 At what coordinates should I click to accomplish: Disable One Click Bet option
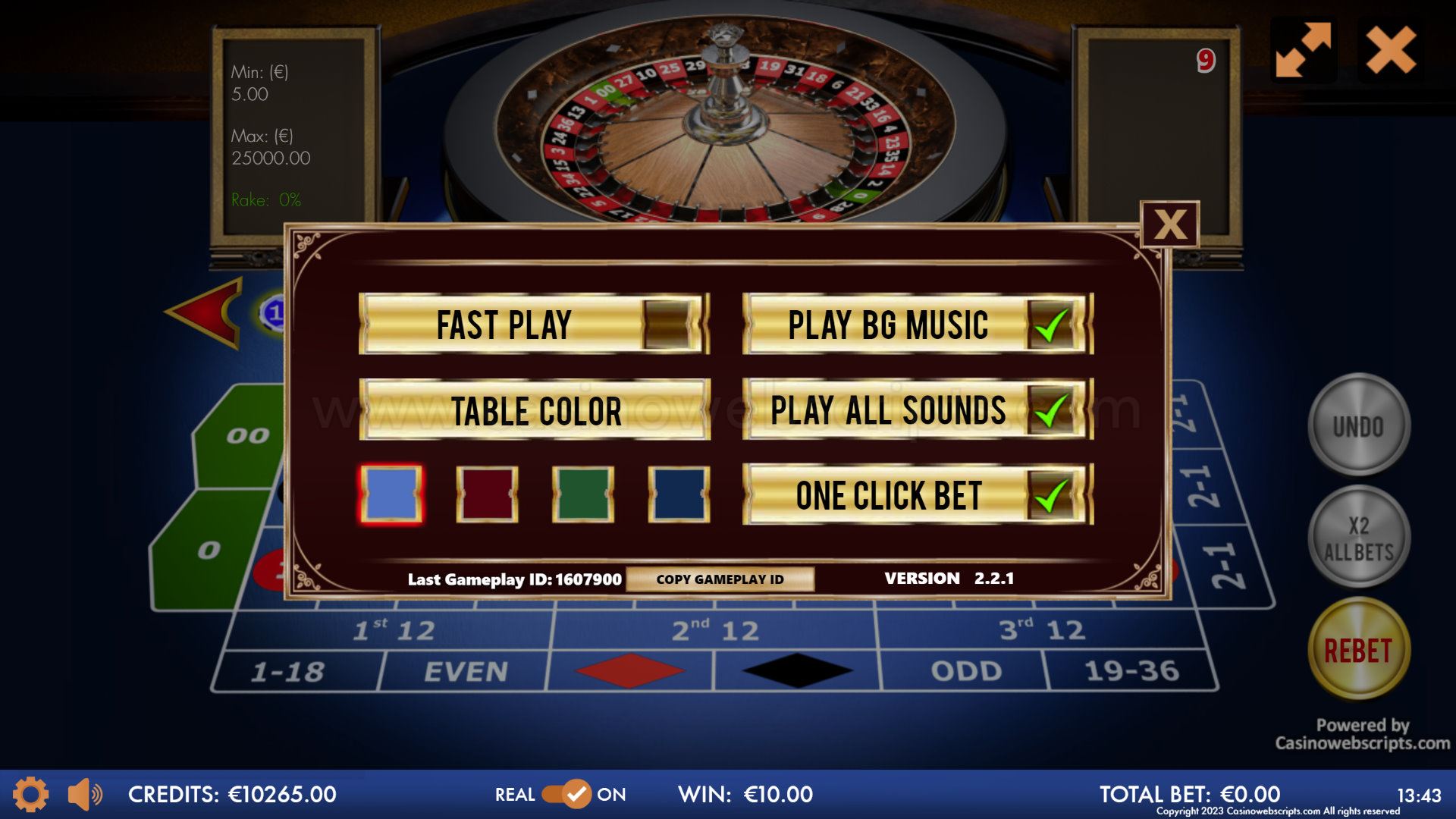point(1050,495)
